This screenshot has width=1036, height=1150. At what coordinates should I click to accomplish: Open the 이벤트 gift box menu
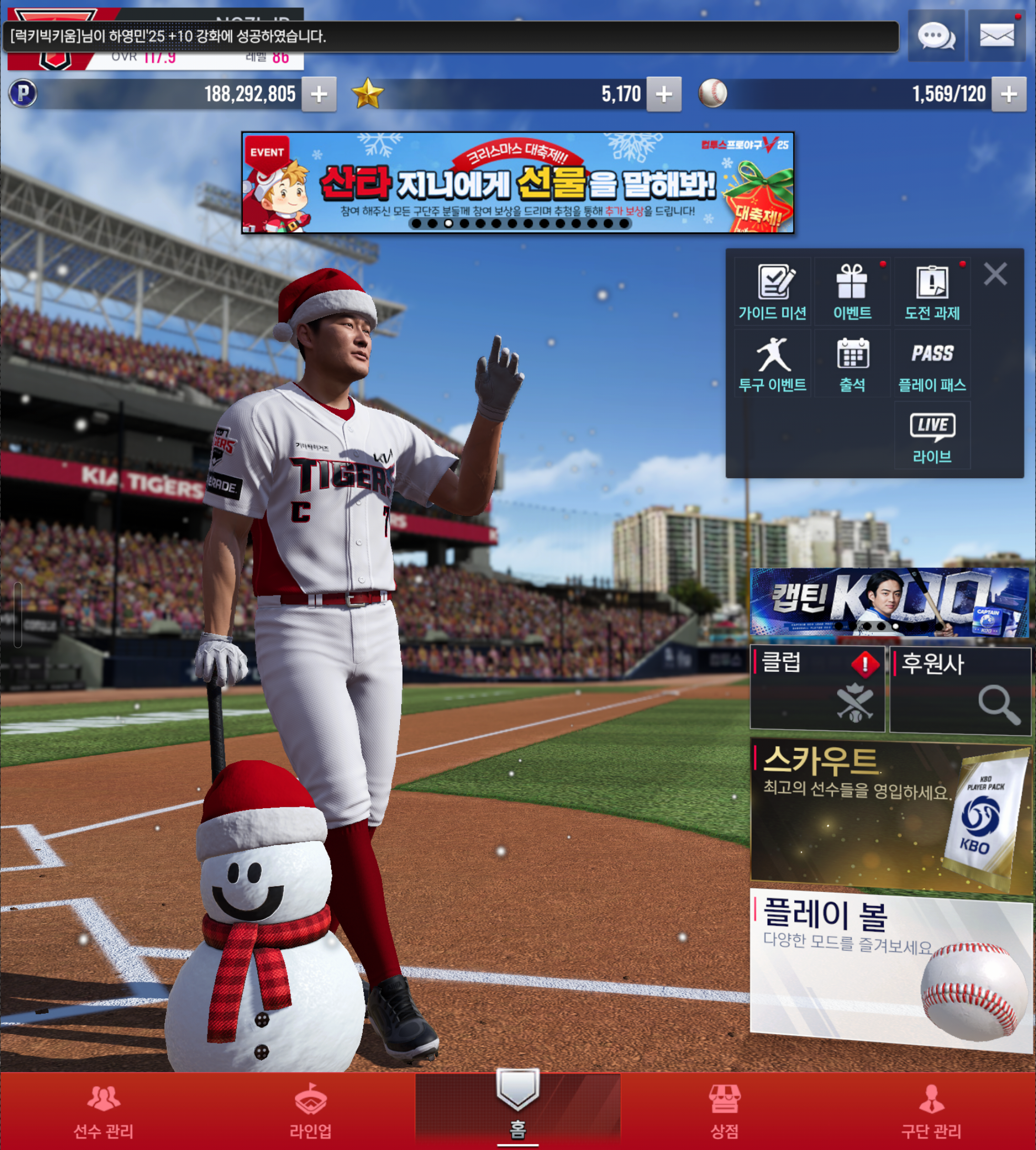852,292
